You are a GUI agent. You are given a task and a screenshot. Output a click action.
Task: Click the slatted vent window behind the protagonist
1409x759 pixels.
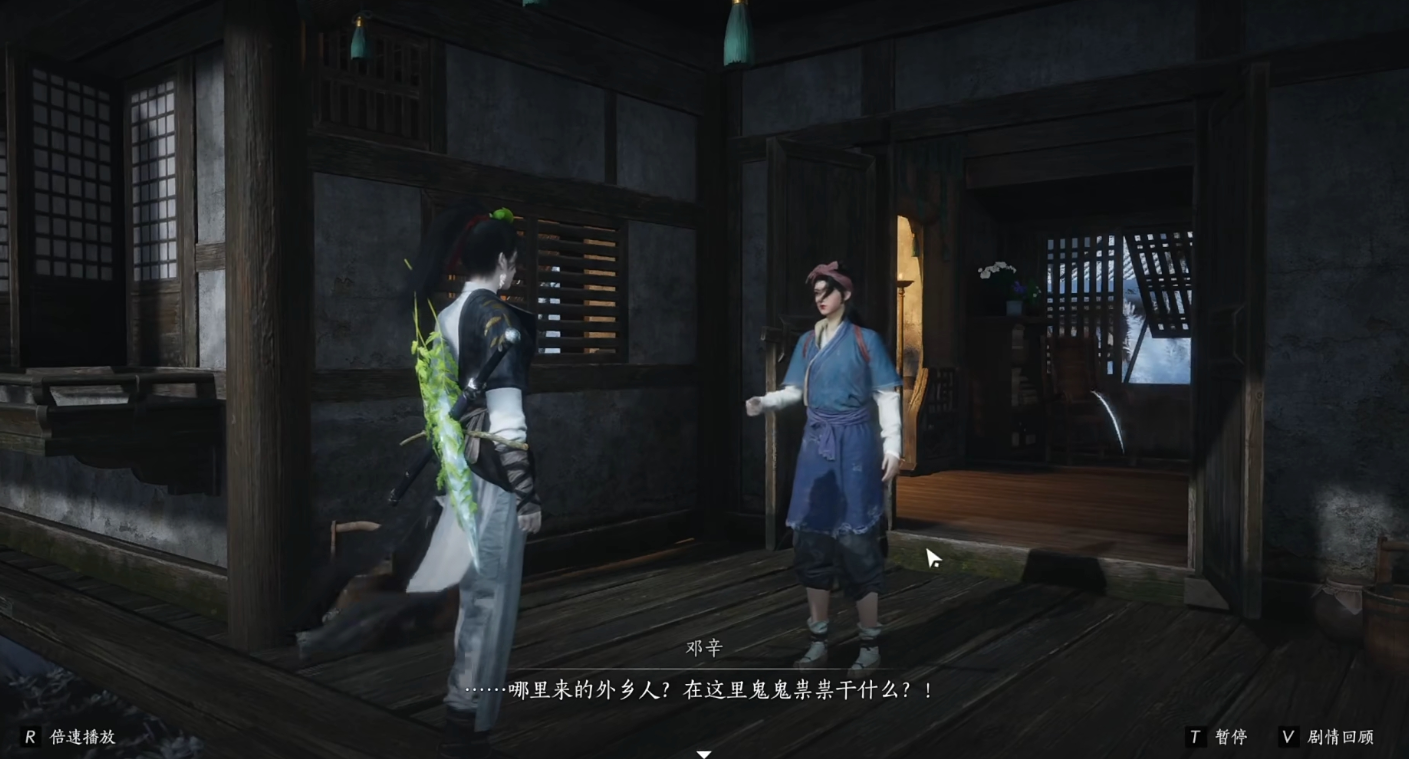point(578,300)
